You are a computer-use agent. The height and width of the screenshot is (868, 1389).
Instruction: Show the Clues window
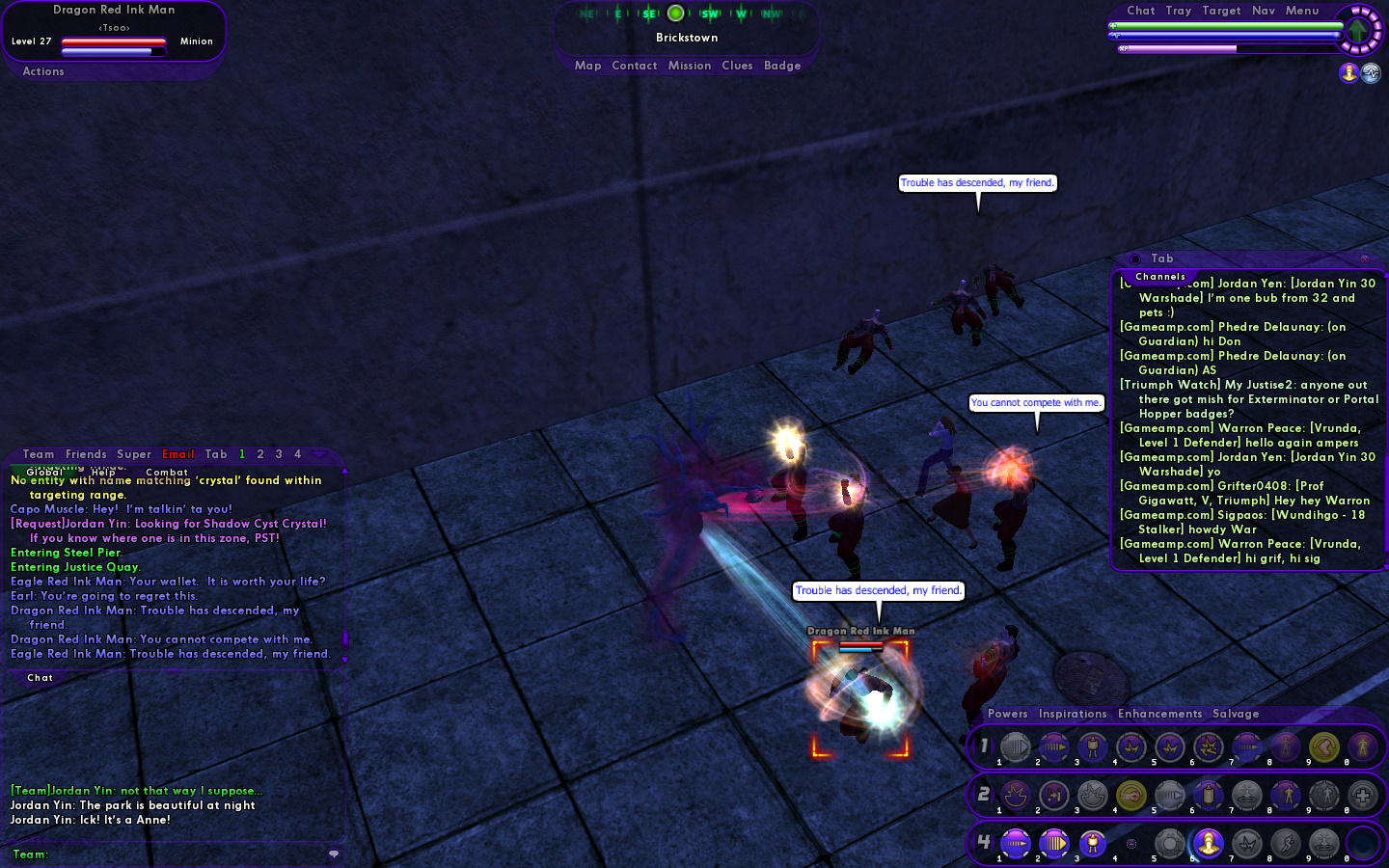737,66
